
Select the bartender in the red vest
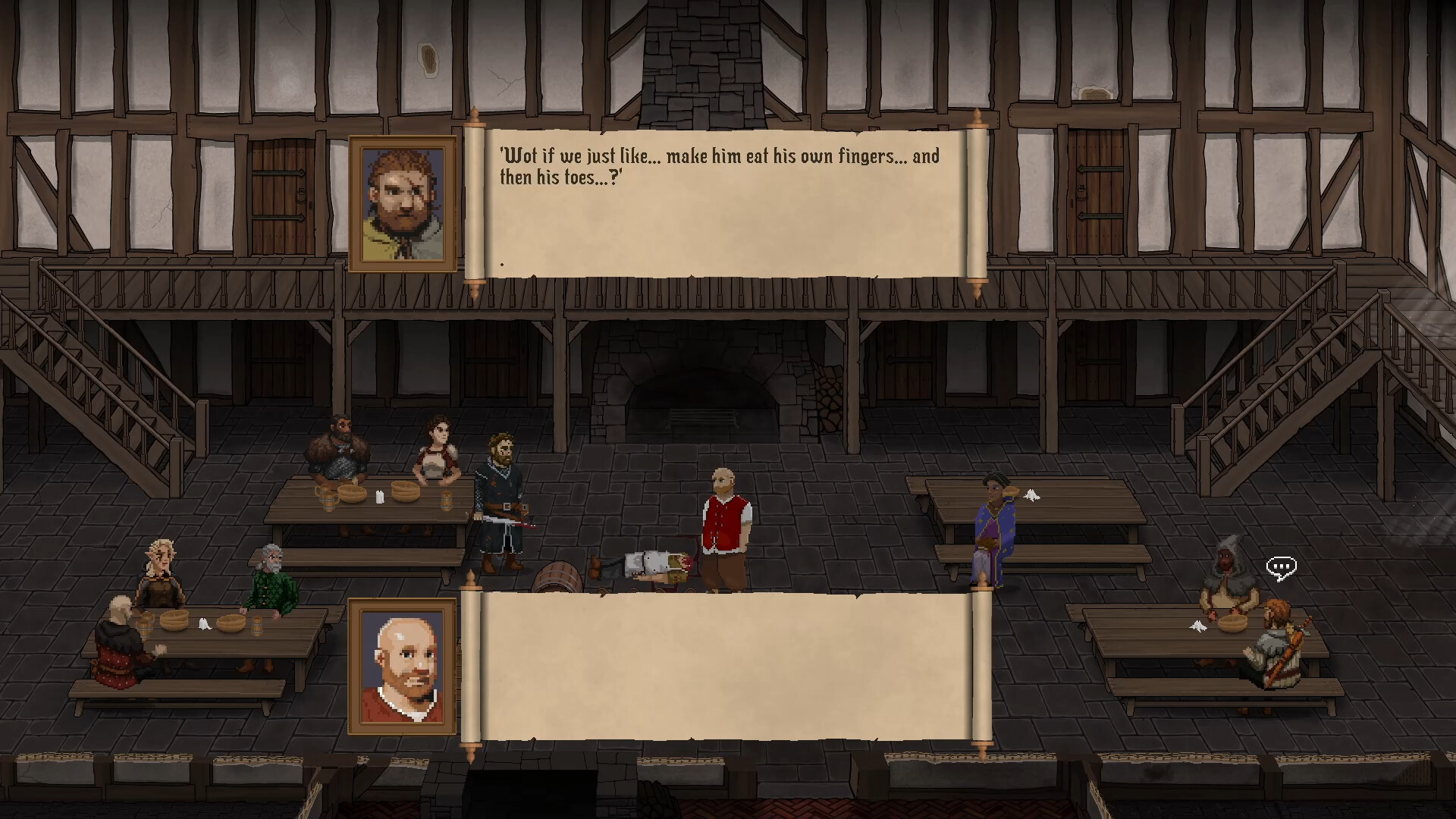(x=726, y=523)
